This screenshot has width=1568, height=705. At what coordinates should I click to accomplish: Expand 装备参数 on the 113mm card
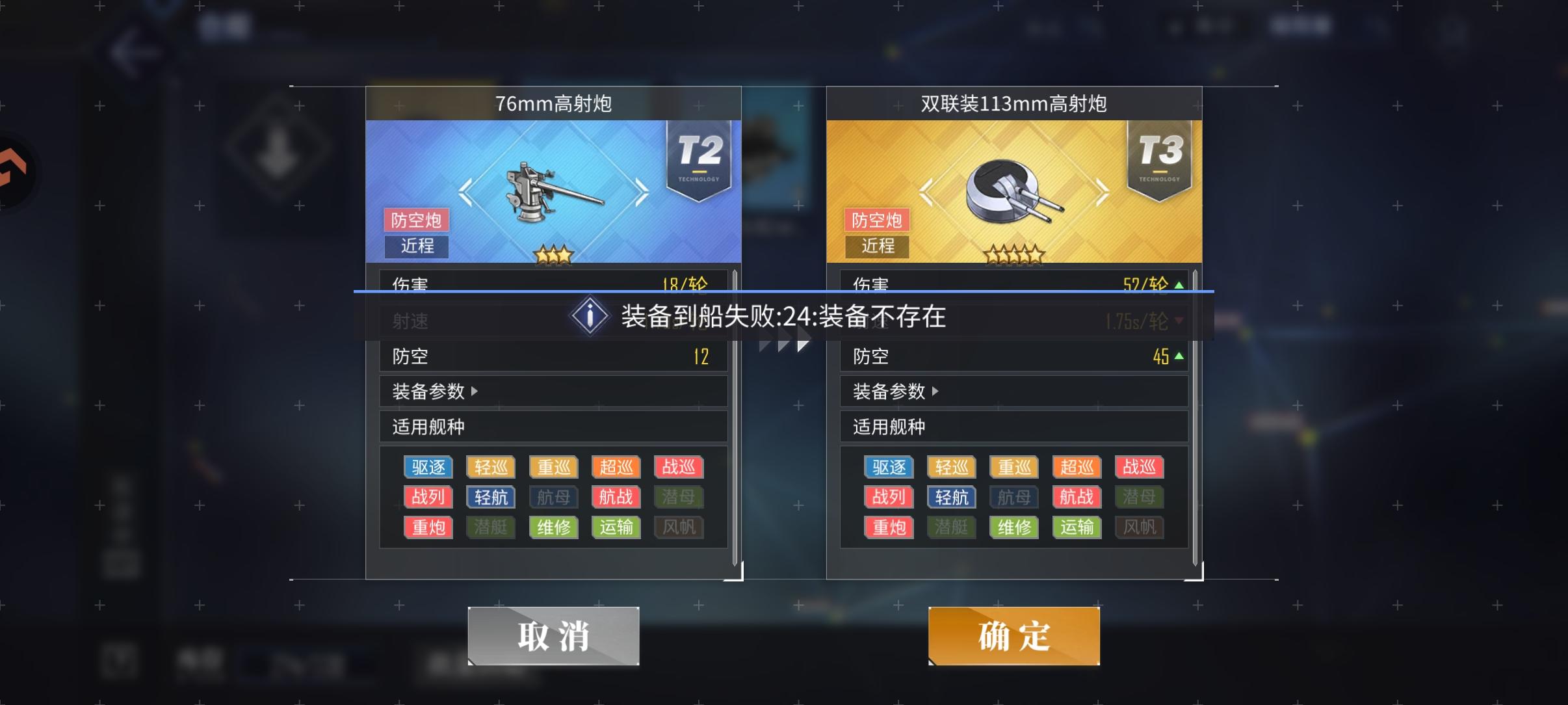(x=893, y=392)
